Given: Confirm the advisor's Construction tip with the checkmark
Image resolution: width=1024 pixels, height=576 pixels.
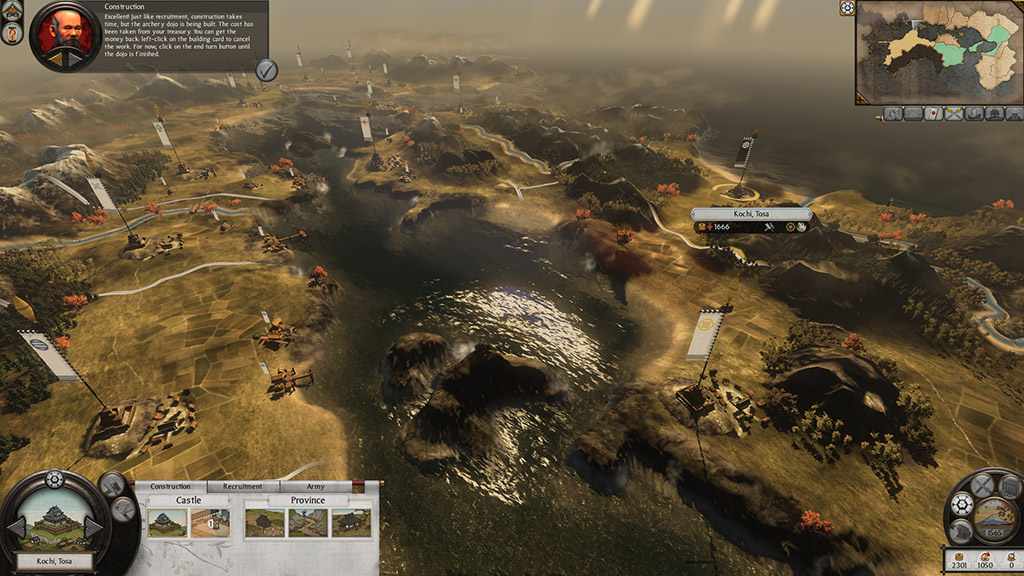Looking at the screenshot, I should coord(266,69).
